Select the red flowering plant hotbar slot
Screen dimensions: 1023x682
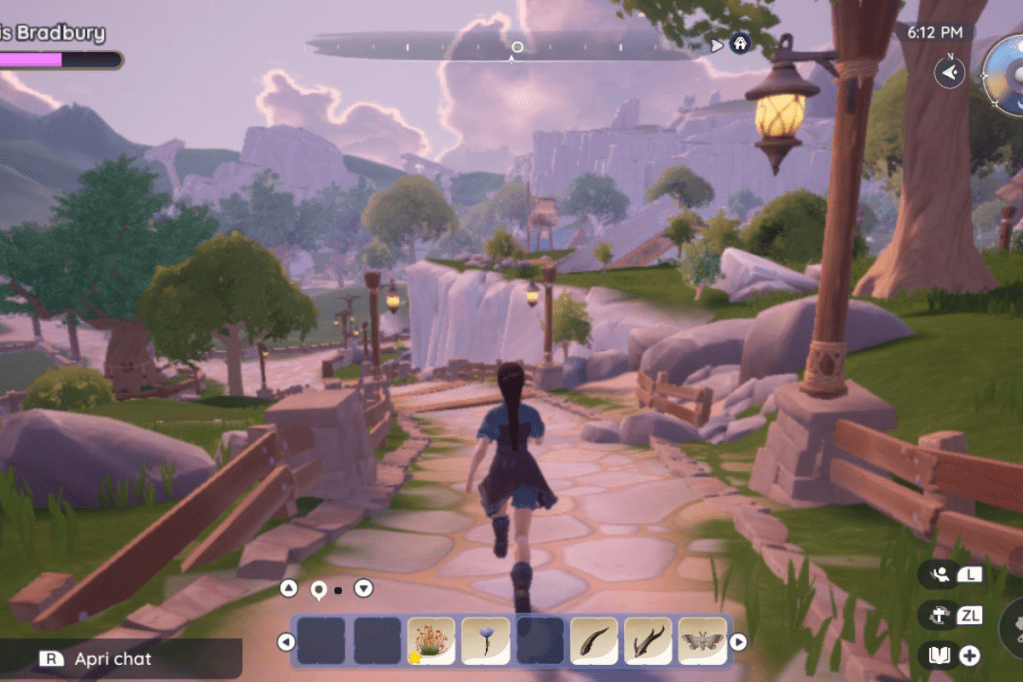click(x=431, y=641)
